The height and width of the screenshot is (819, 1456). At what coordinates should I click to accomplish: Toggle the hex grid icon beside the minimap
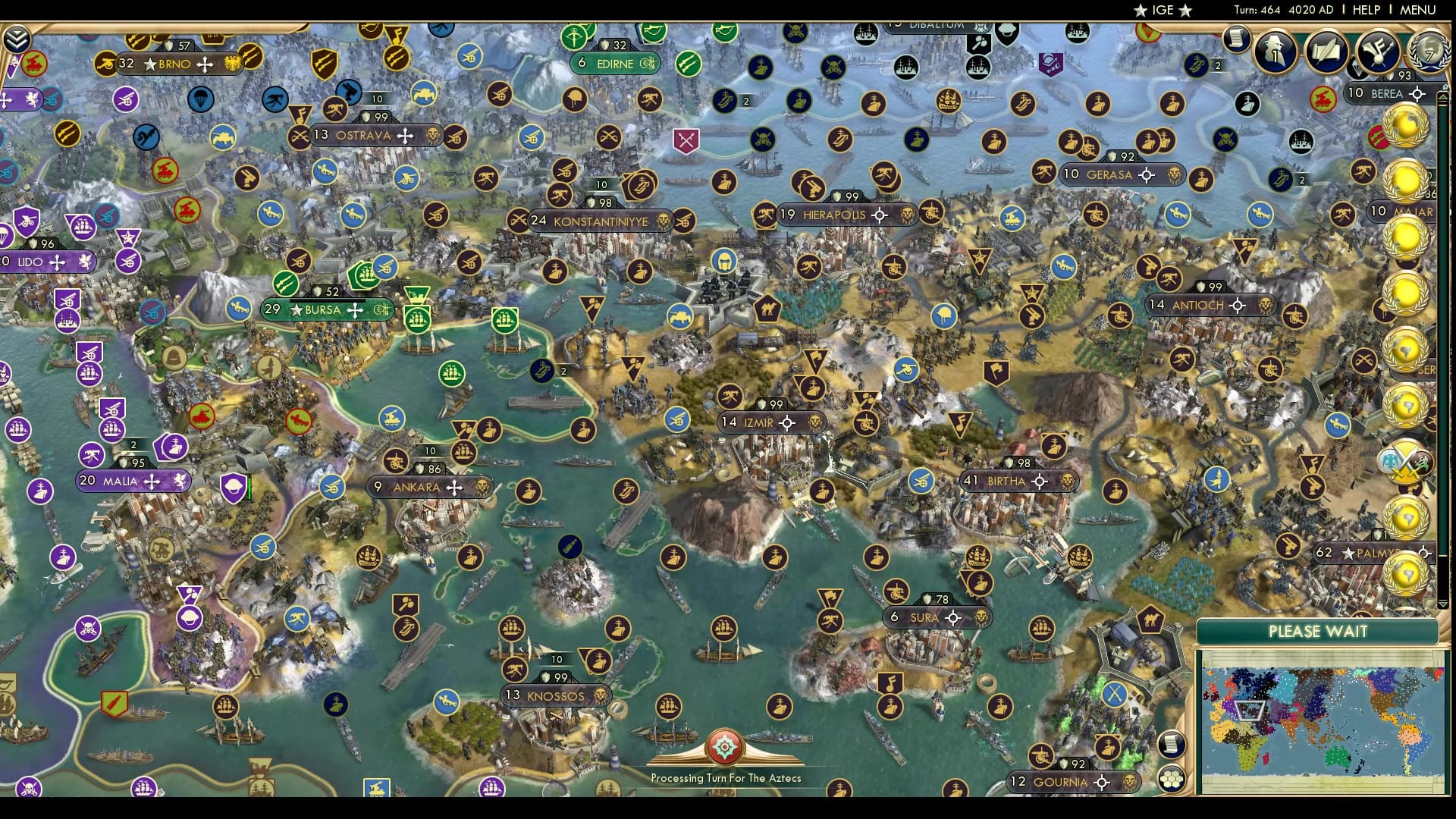click(1172, 779)
